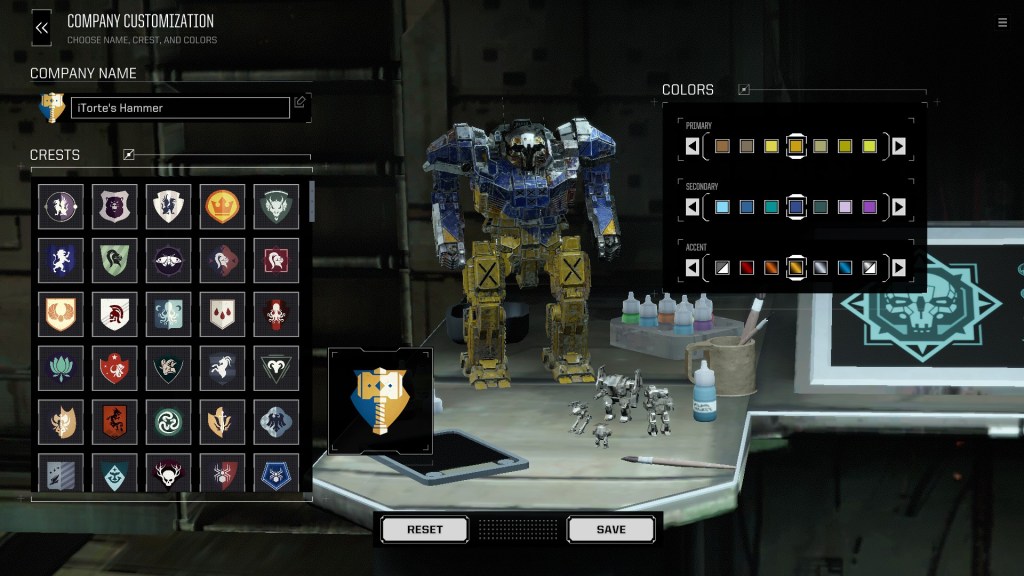This screenshot has height=576, width=1024.
Task: Select the antlered skull crest
Action: click(168, 475)
